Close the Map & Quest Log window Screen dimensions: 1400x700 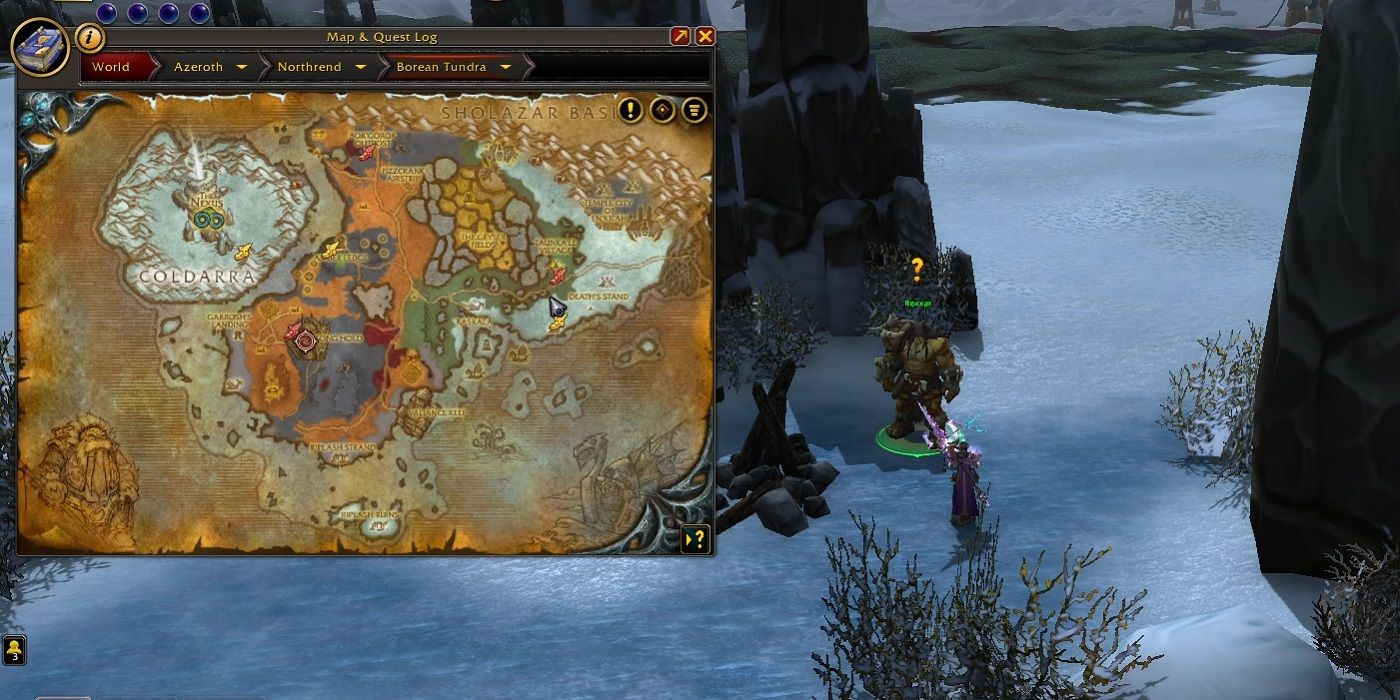(x=705, y=36)
